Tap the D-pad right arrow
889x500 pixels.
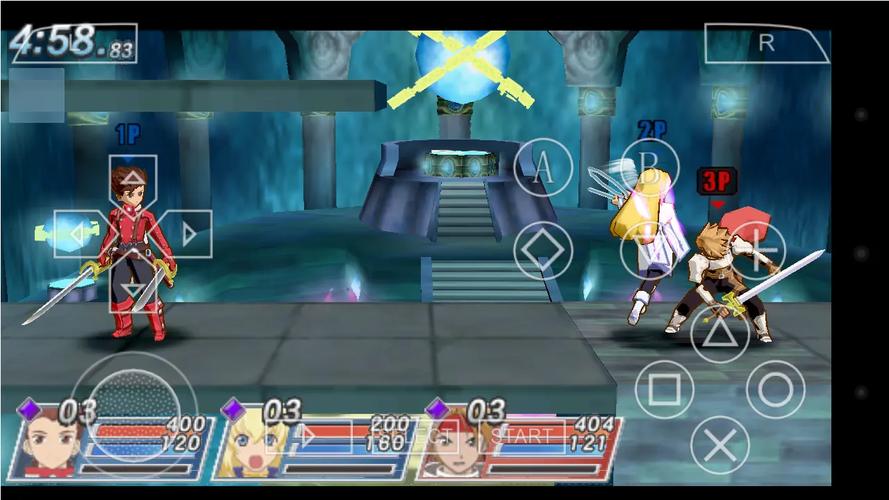188,235
